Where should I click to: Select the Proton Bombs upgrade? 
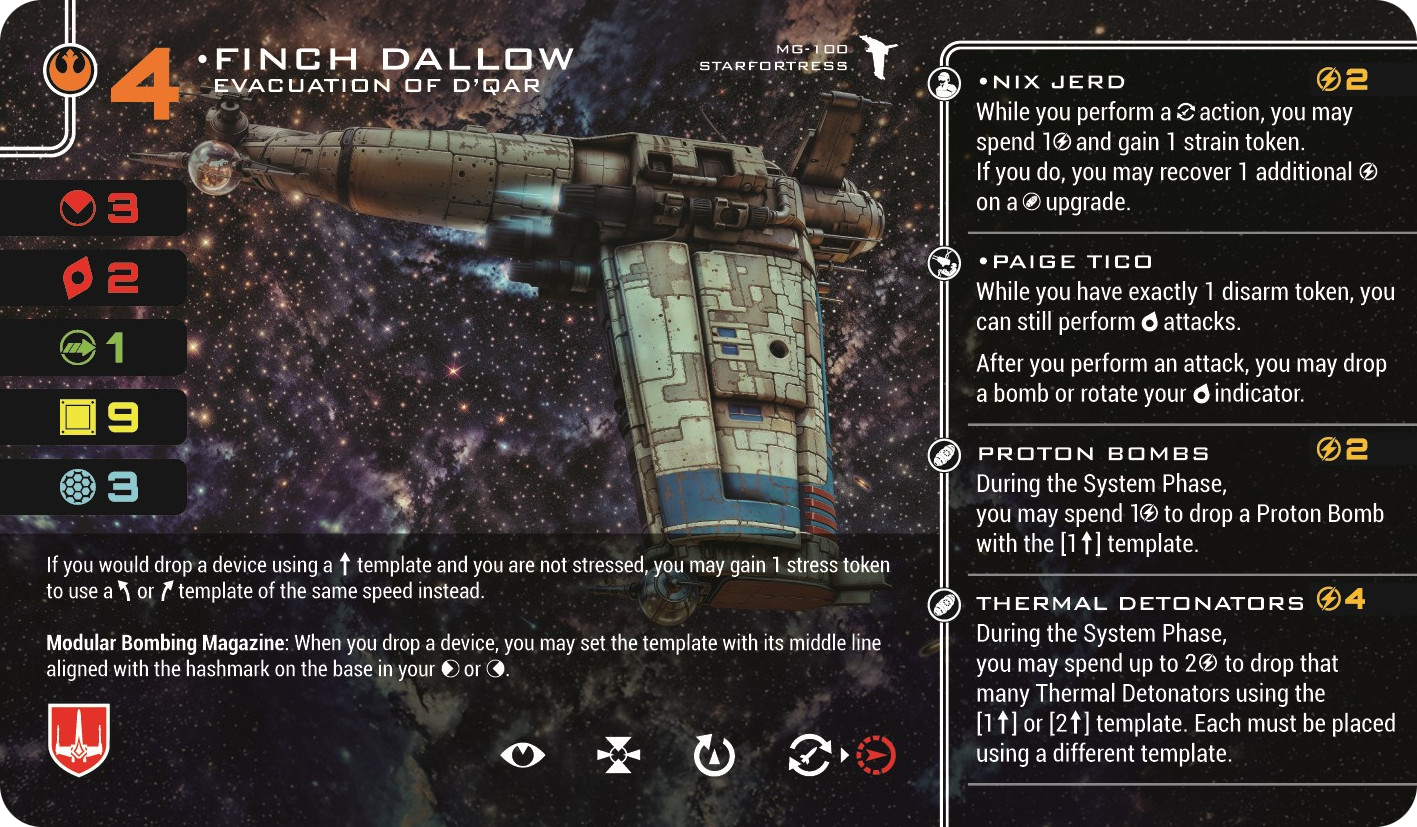[1092, 454]
